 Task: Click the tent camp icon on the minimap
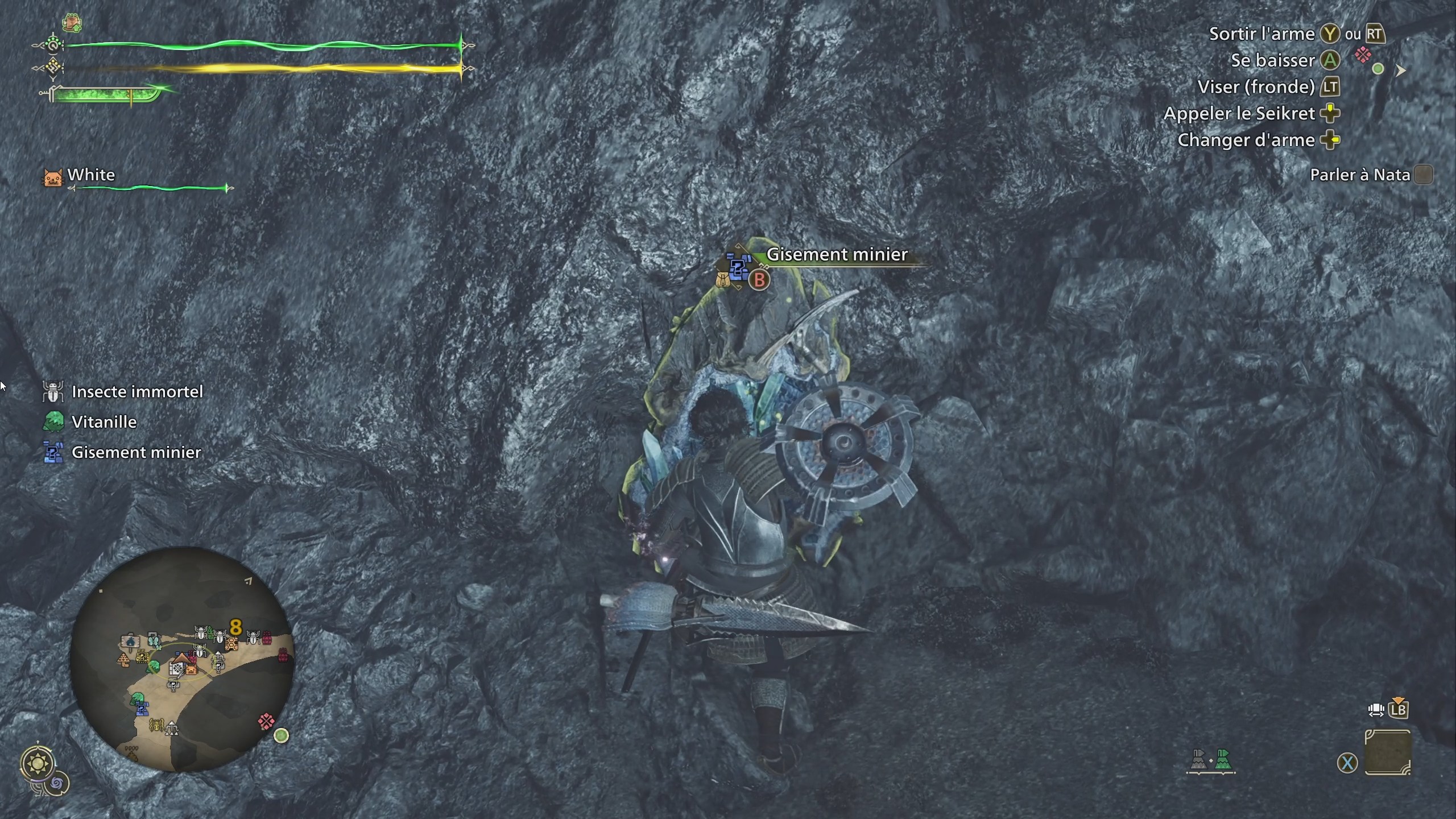[x=181, y=659]
